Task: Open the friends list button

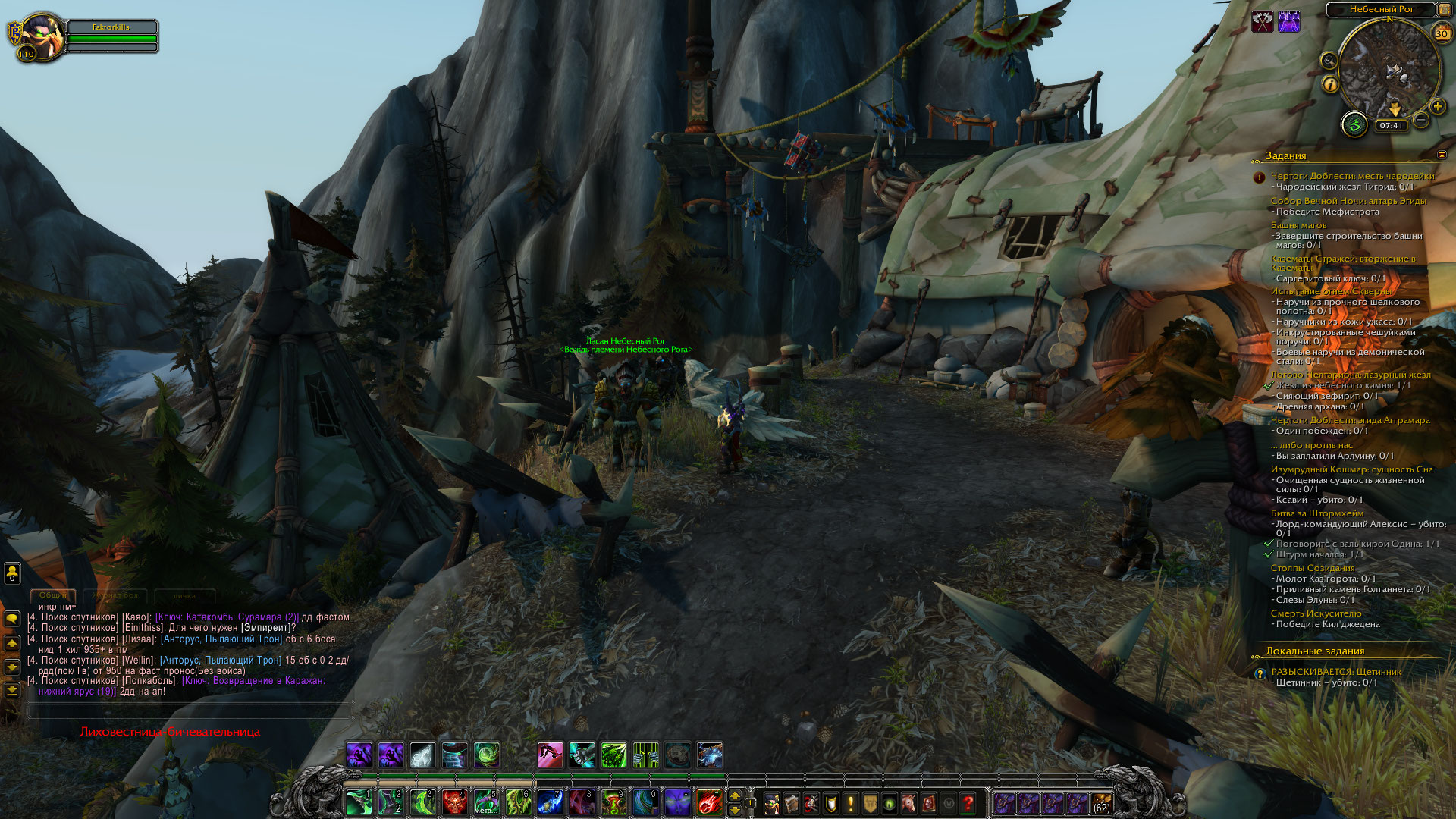Action: (12, 573)
